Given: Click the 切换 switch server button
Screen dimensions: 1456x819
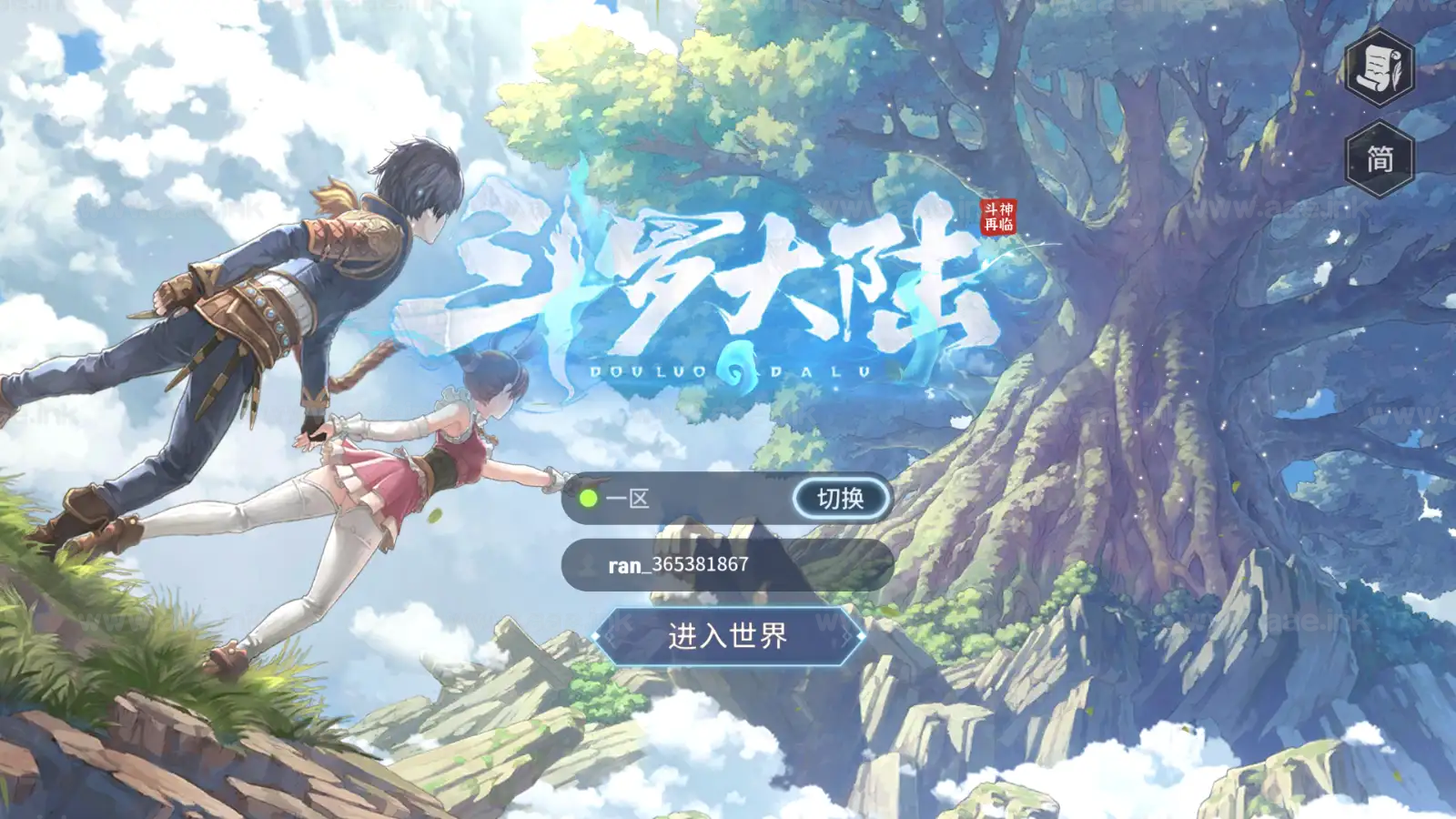Looking at the screenshot, I should click(x=839, y=498).
